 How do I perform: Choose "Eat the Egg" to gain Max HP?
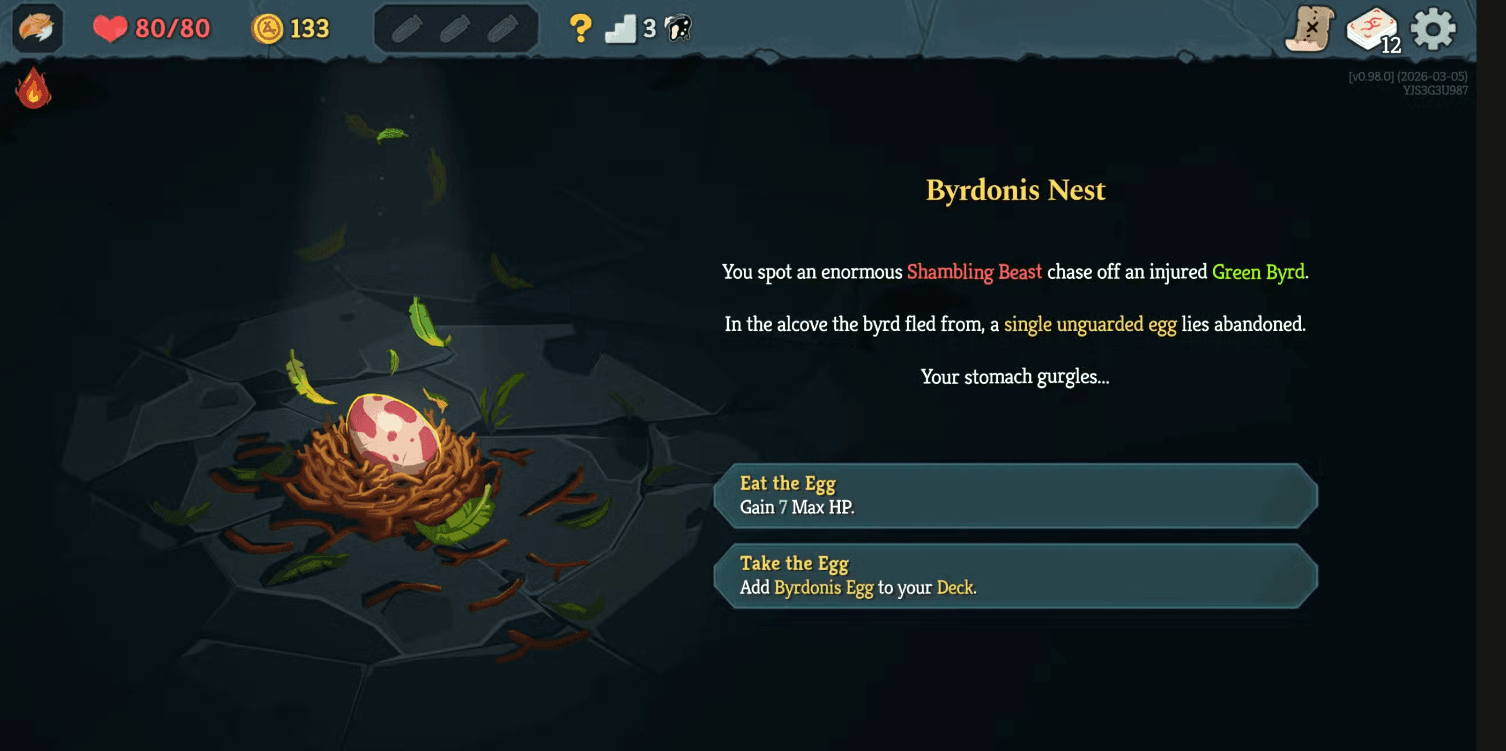(1013, 495)
